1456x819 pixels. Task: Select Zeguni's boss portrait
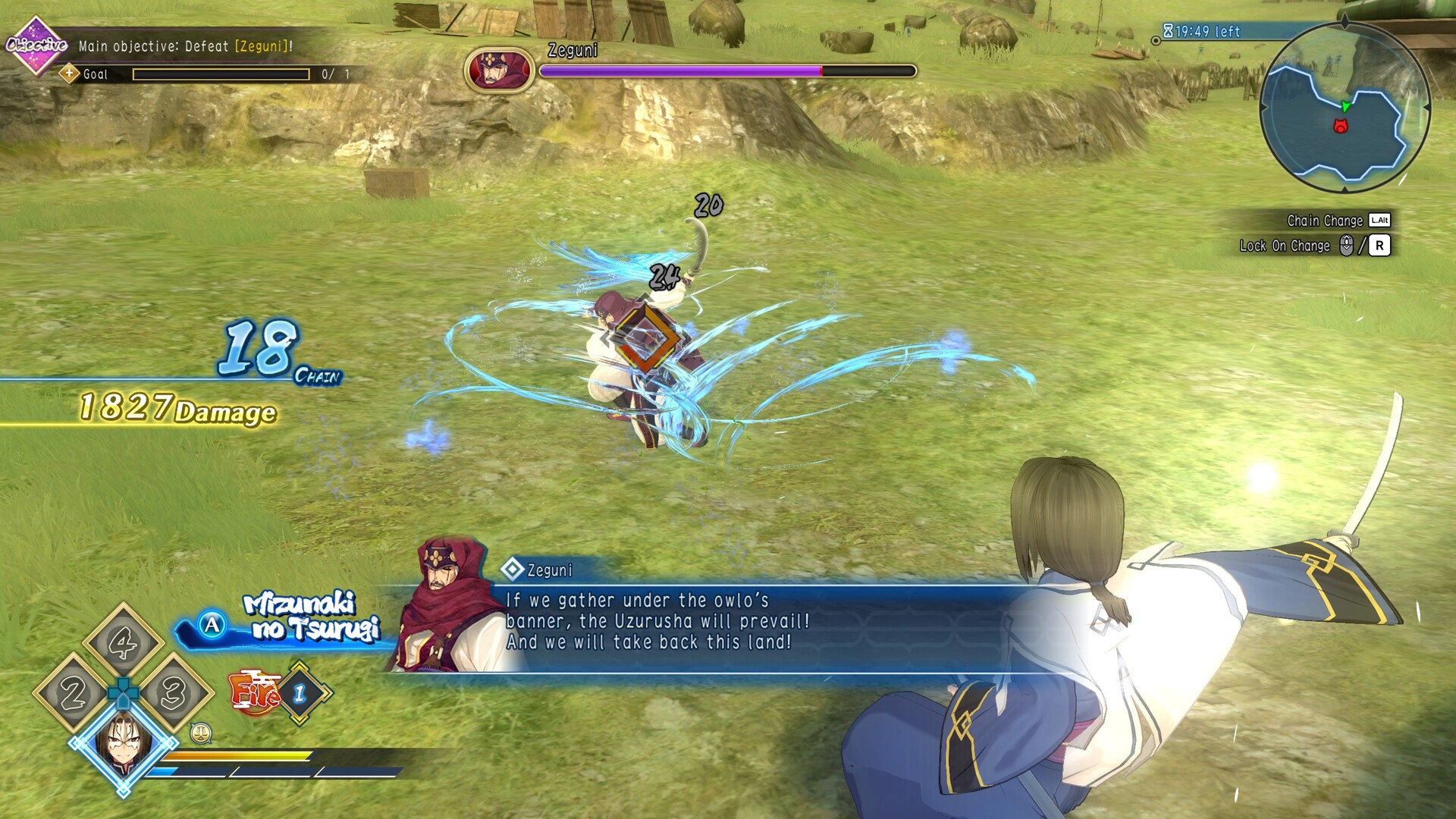click(499, 70)
